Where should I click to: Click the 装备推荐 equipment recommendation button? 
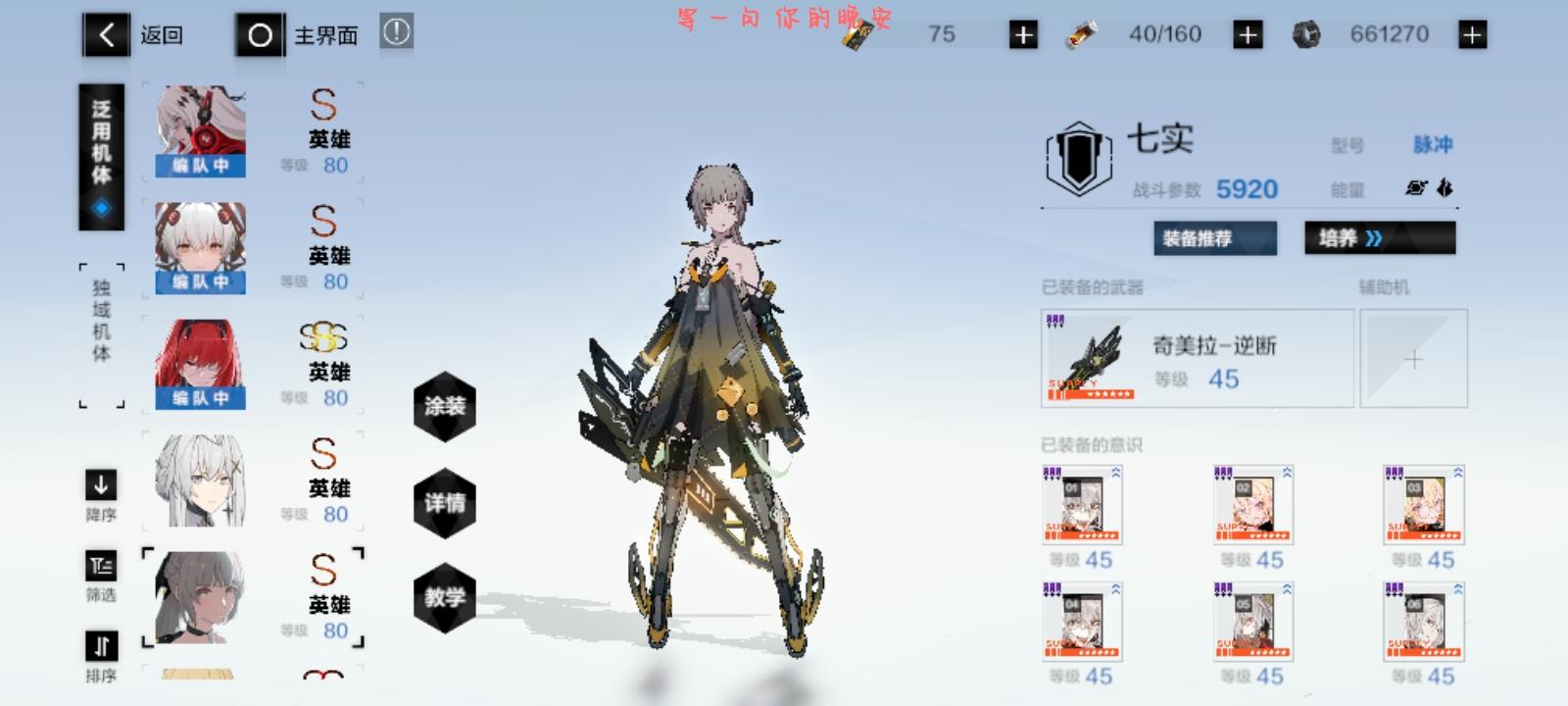click(1214, 237)
